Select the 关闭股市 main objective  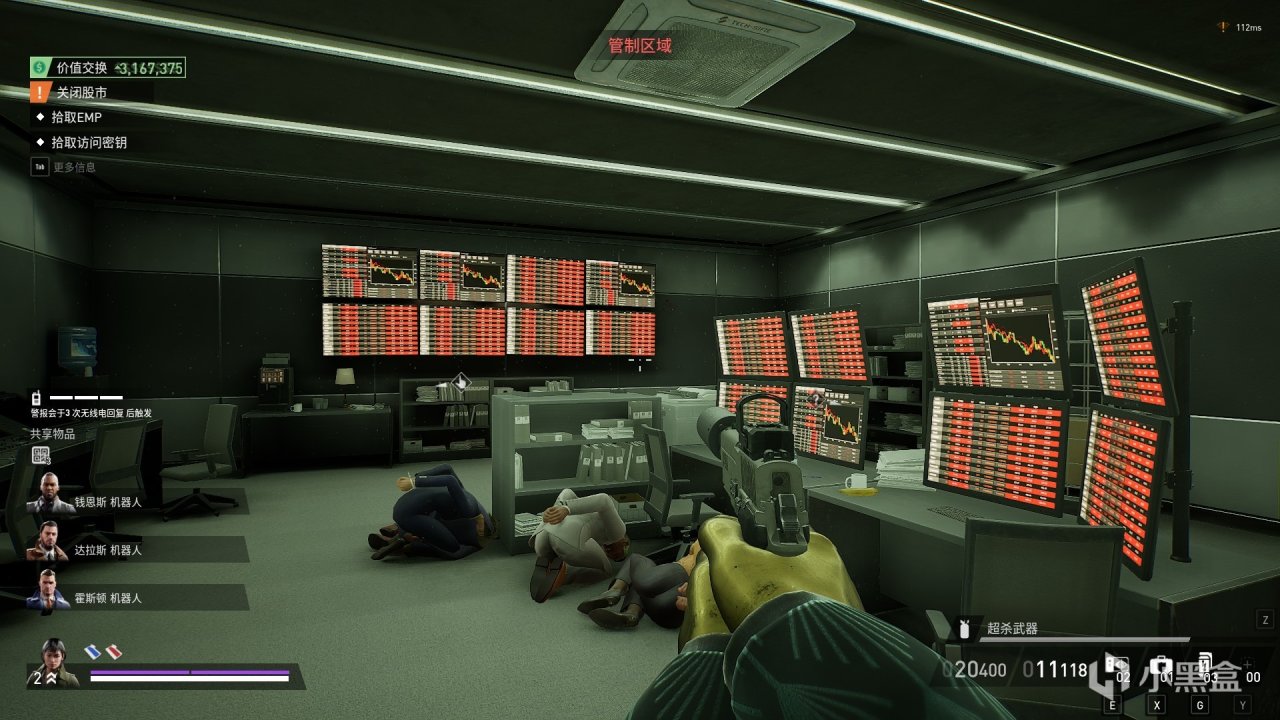click(81, 93)
